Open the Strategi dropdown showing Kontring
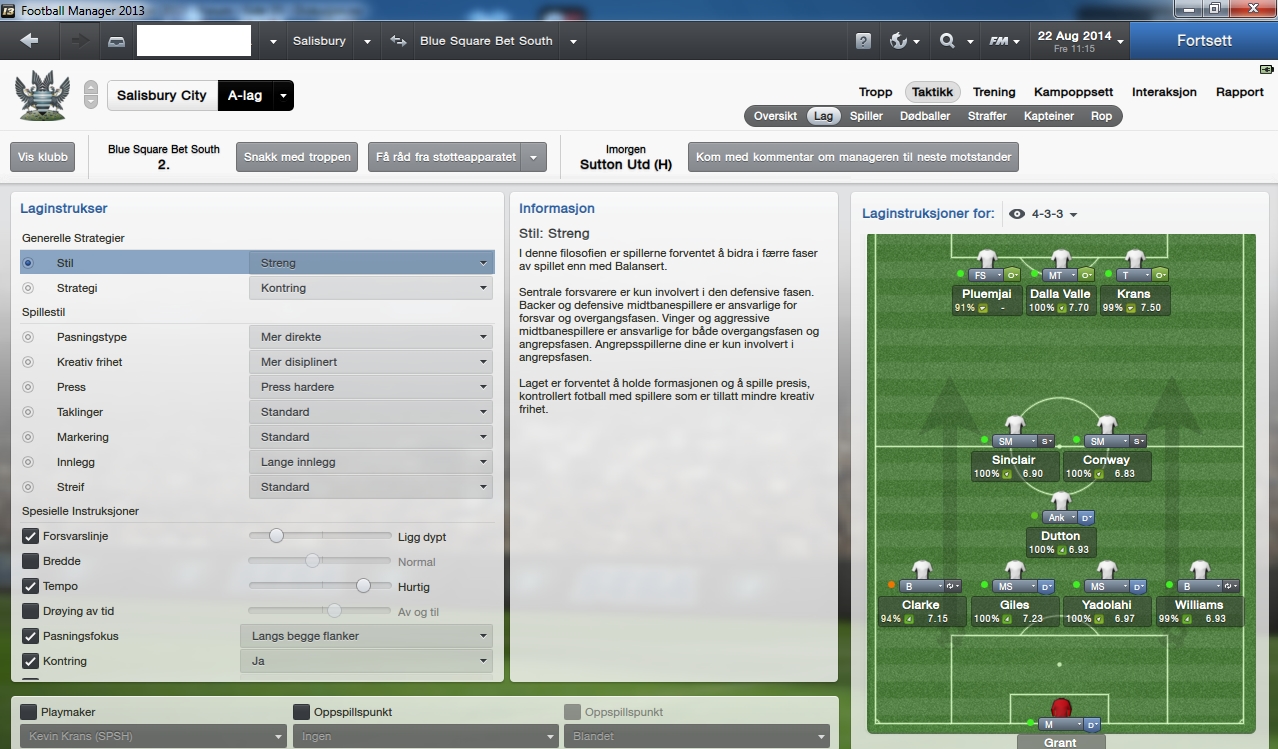This screenshot has width=1278, height=749. [371, 288]
